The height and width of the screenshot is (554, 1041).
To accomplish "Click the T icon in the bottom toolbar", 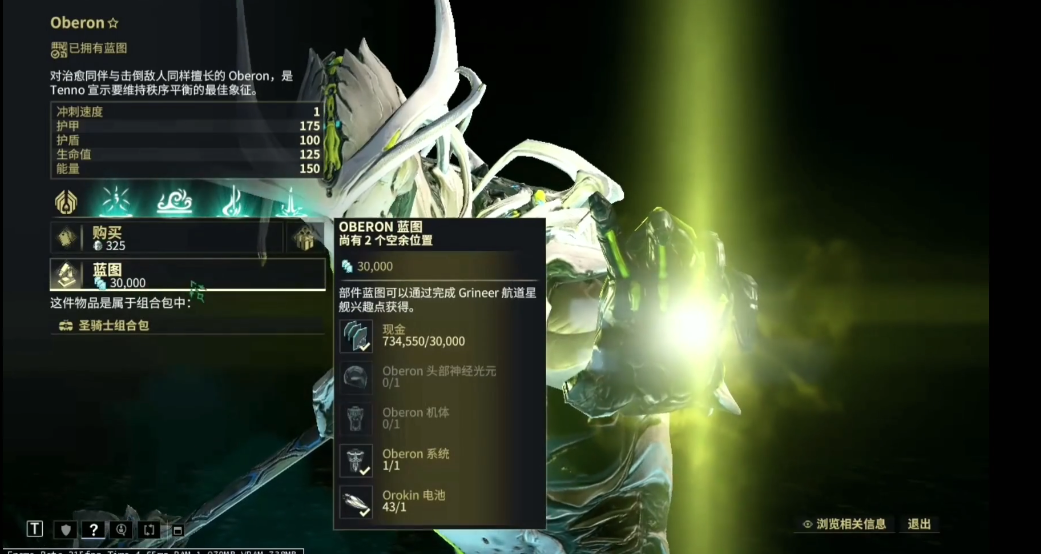I will point(35,529).
